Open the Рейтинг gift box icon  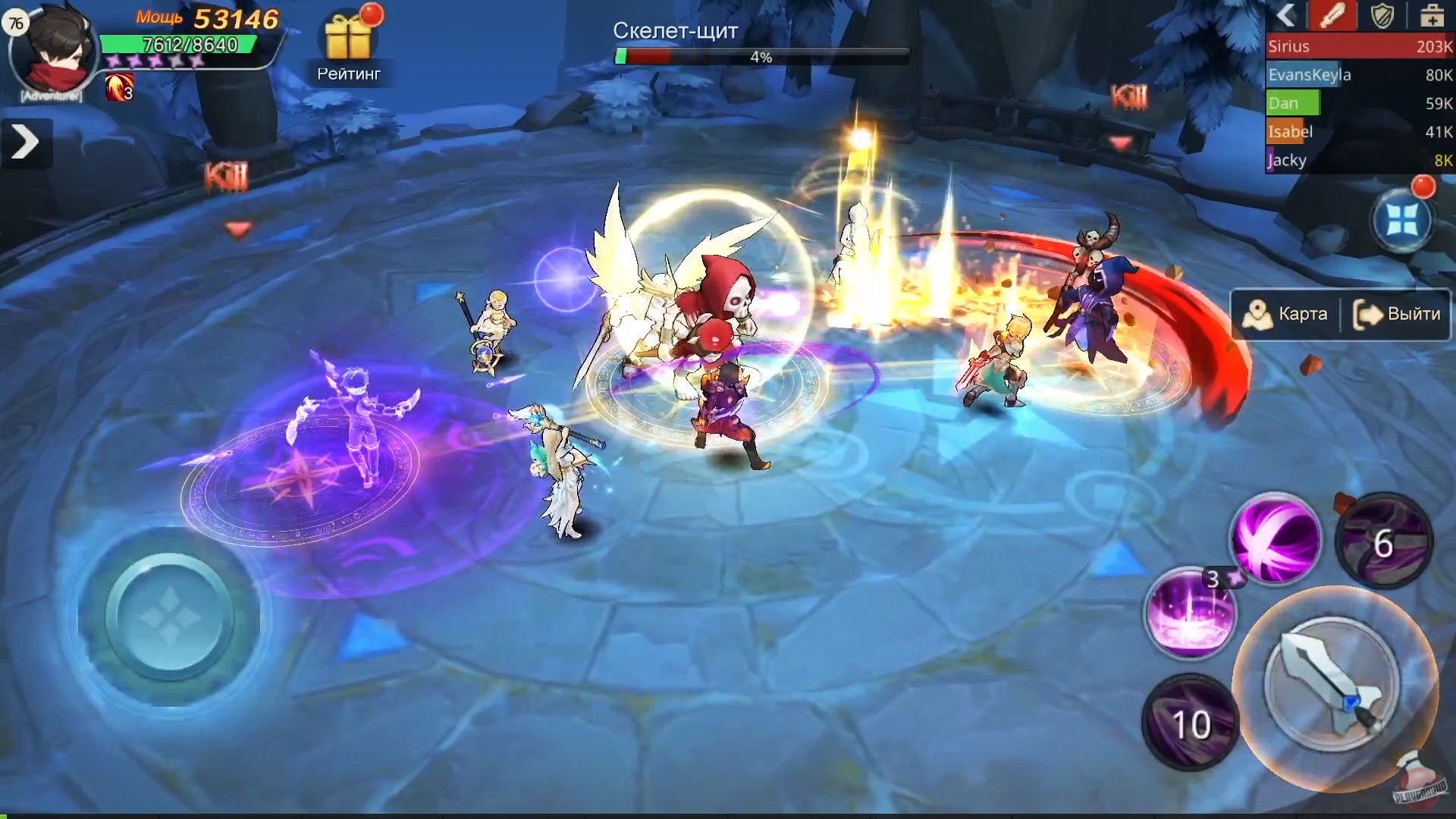click(x=348, y=34)
